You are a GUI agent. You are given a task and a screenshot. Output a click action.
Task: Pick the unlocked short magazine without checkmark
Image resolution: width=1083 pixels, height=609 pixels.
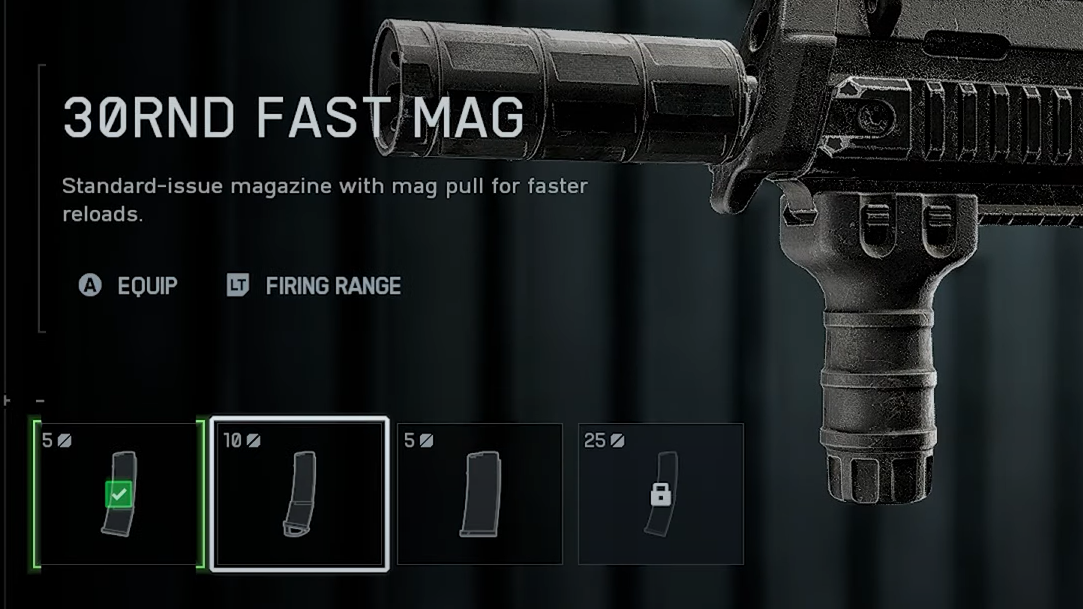click(x=479, y=494)
